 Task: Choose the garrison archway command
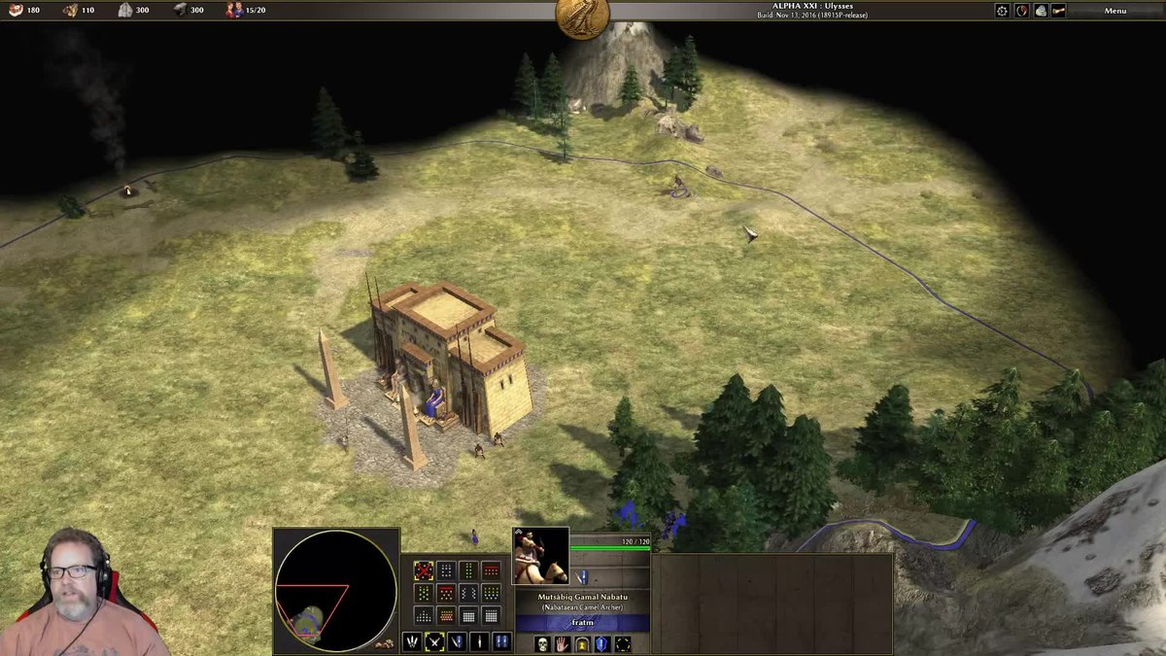pos(582,644)
